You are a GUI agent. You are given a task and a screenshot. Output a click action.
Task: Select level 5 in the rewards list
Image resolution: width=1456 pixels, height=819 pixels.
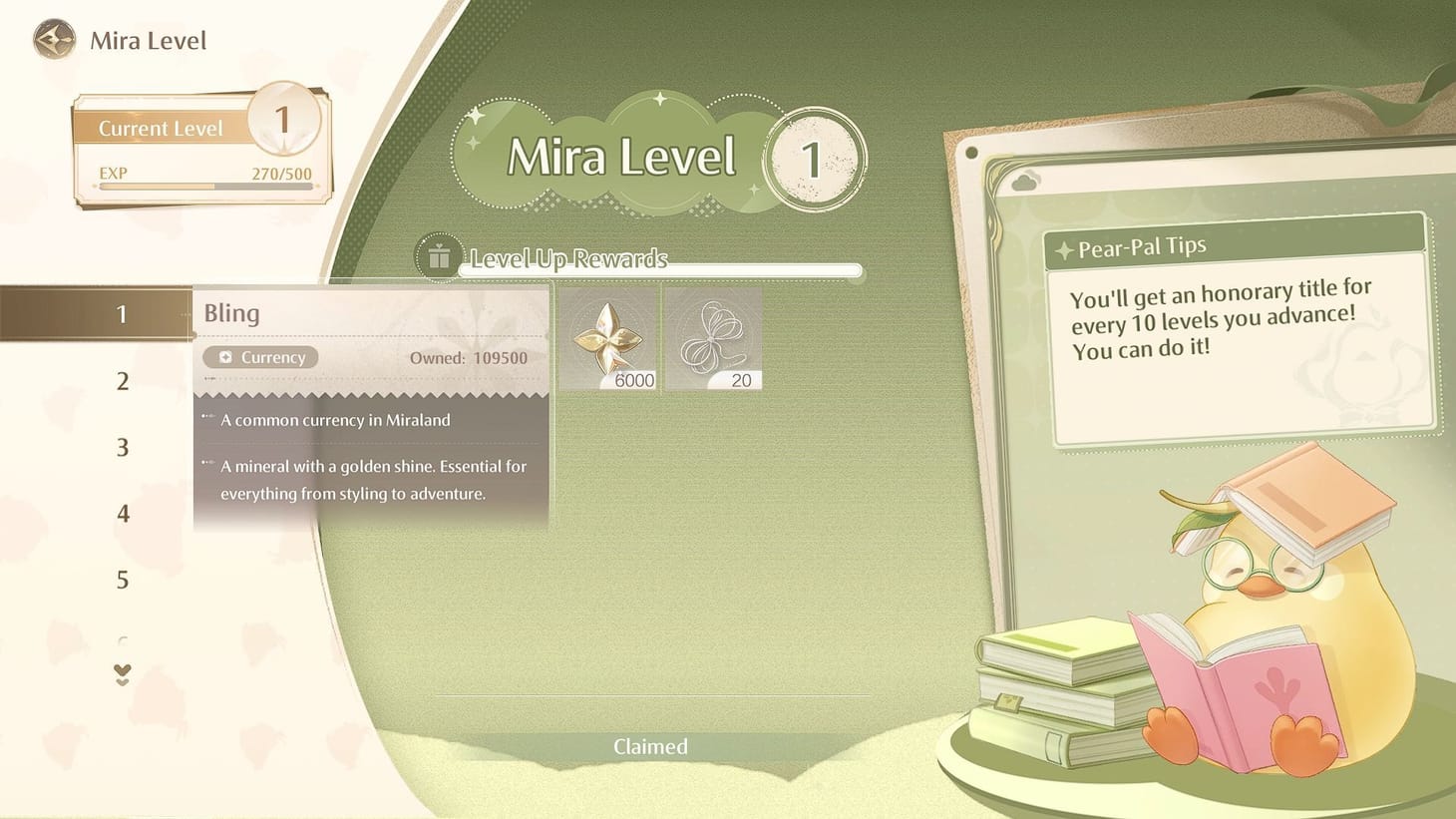point(122,580)
